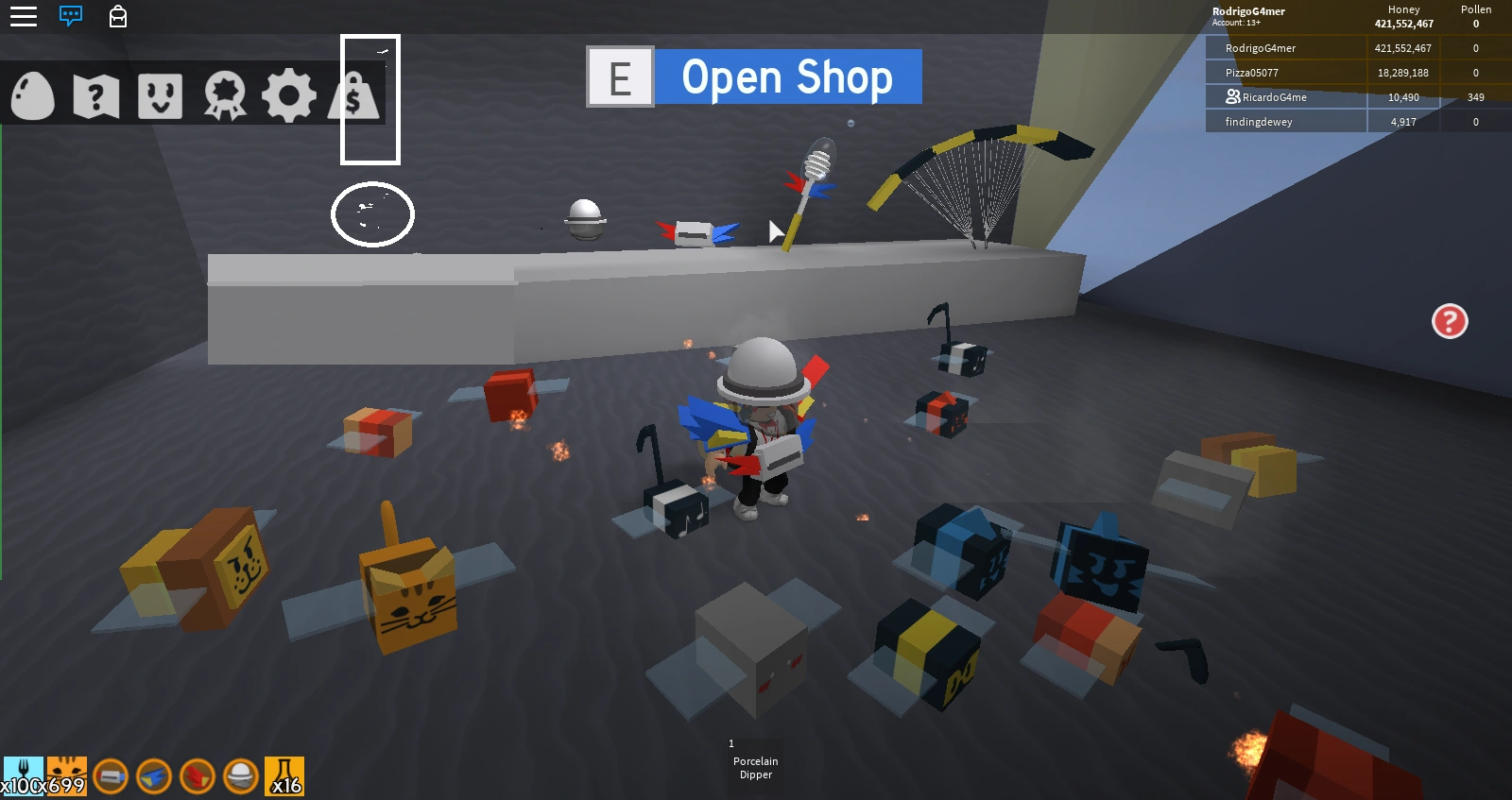Open the settings gear icon

(289, 94)
